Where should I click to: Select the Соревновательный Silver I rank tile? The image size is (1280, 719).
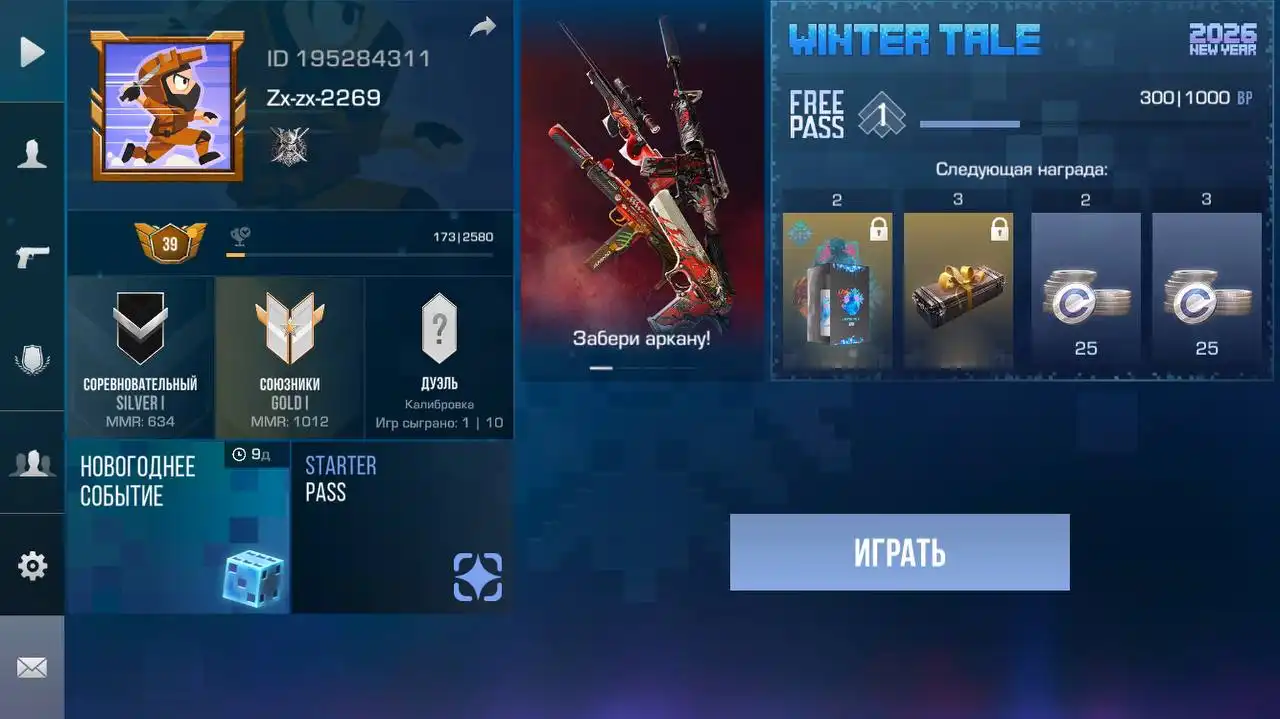coord(140,359)
